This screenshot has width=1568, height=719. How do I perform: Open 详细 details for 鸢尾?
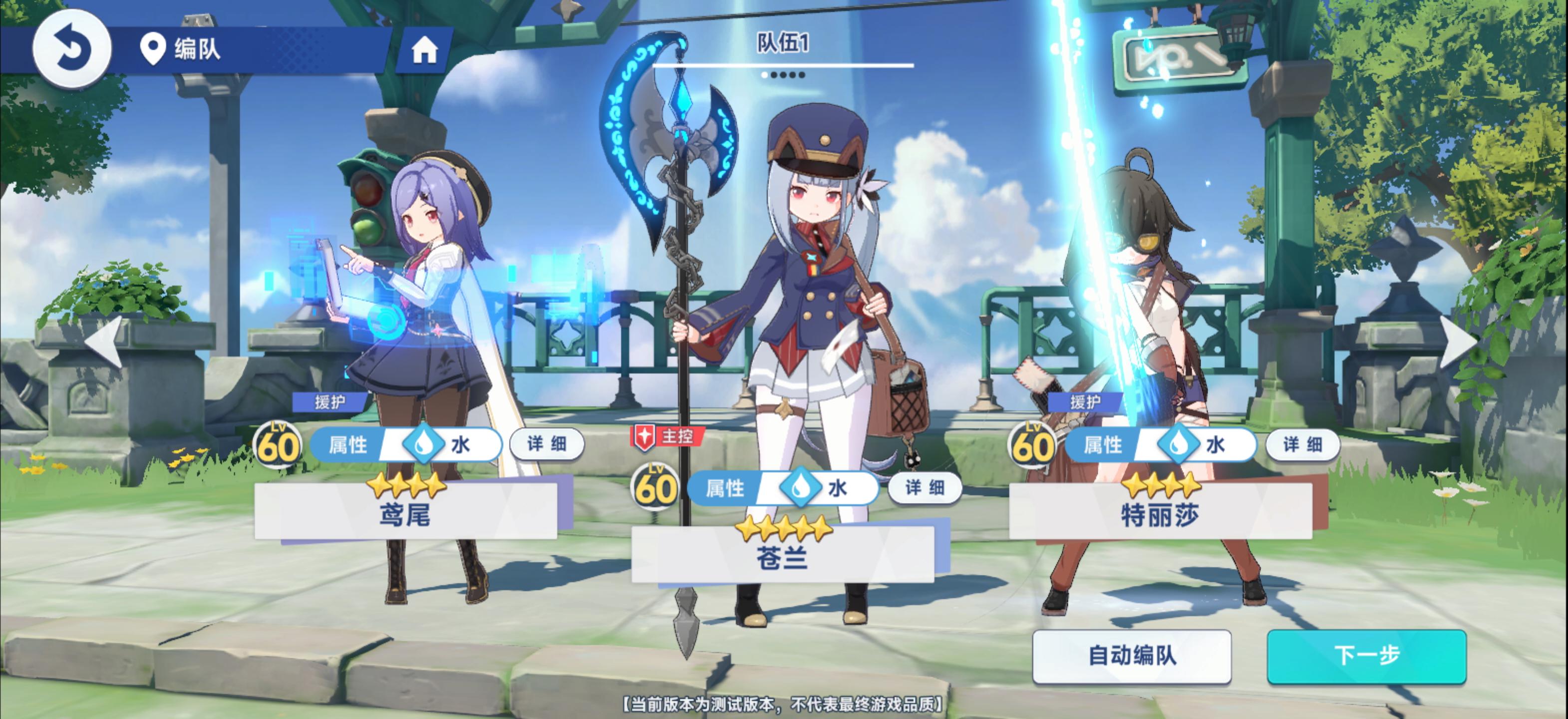click(546, 444)
